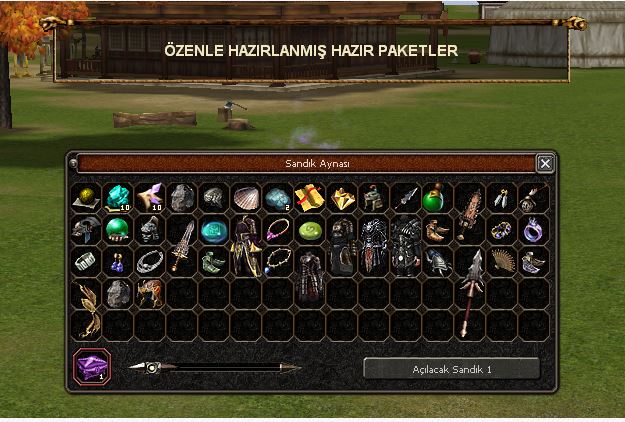Select the seashell item slot
Image resolution: width=625 pixels, height=422 pixels.
[246, 197]
